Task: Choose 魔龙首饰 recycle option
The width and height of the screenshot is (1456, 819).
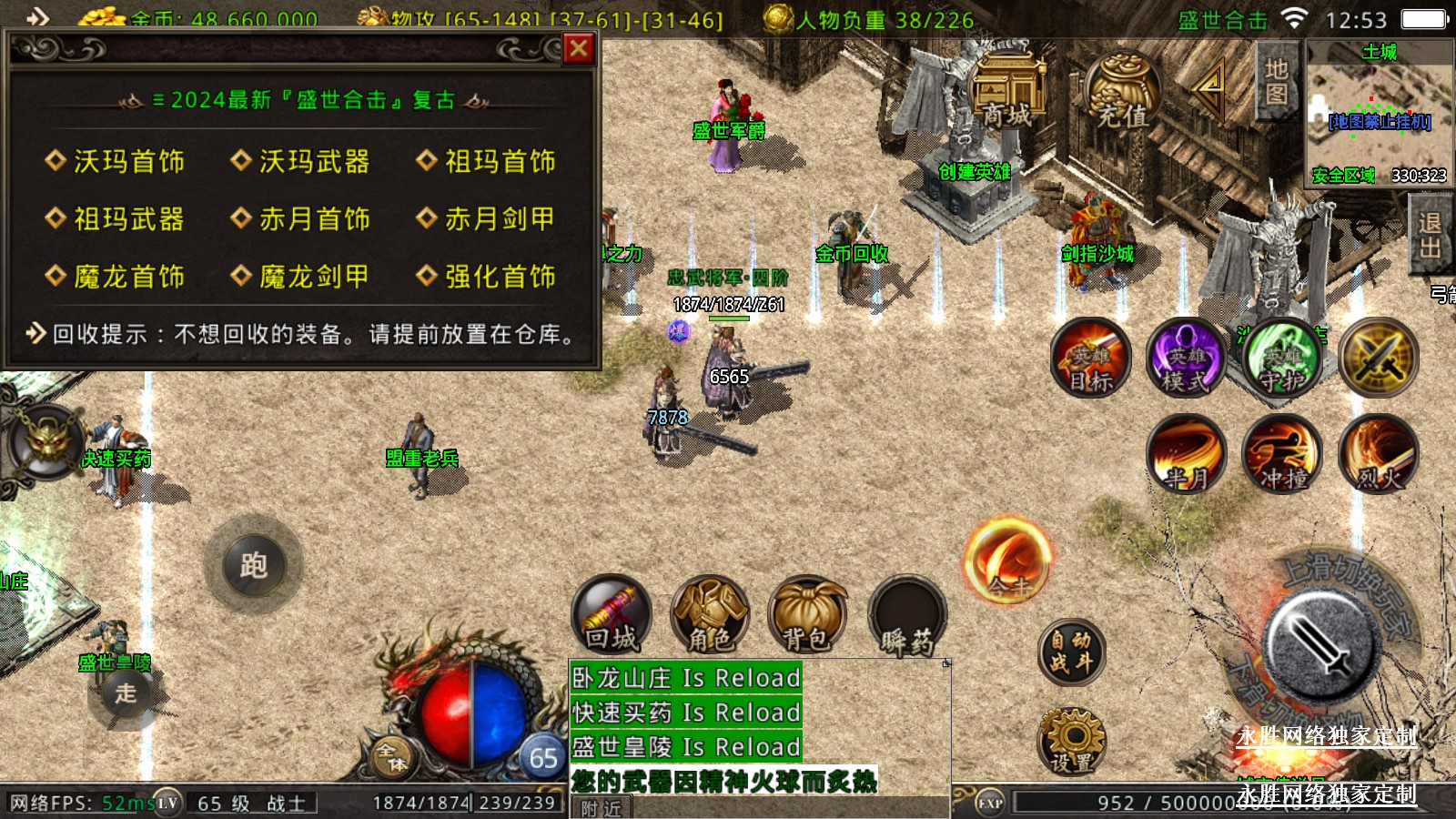Action: [116, 277]
